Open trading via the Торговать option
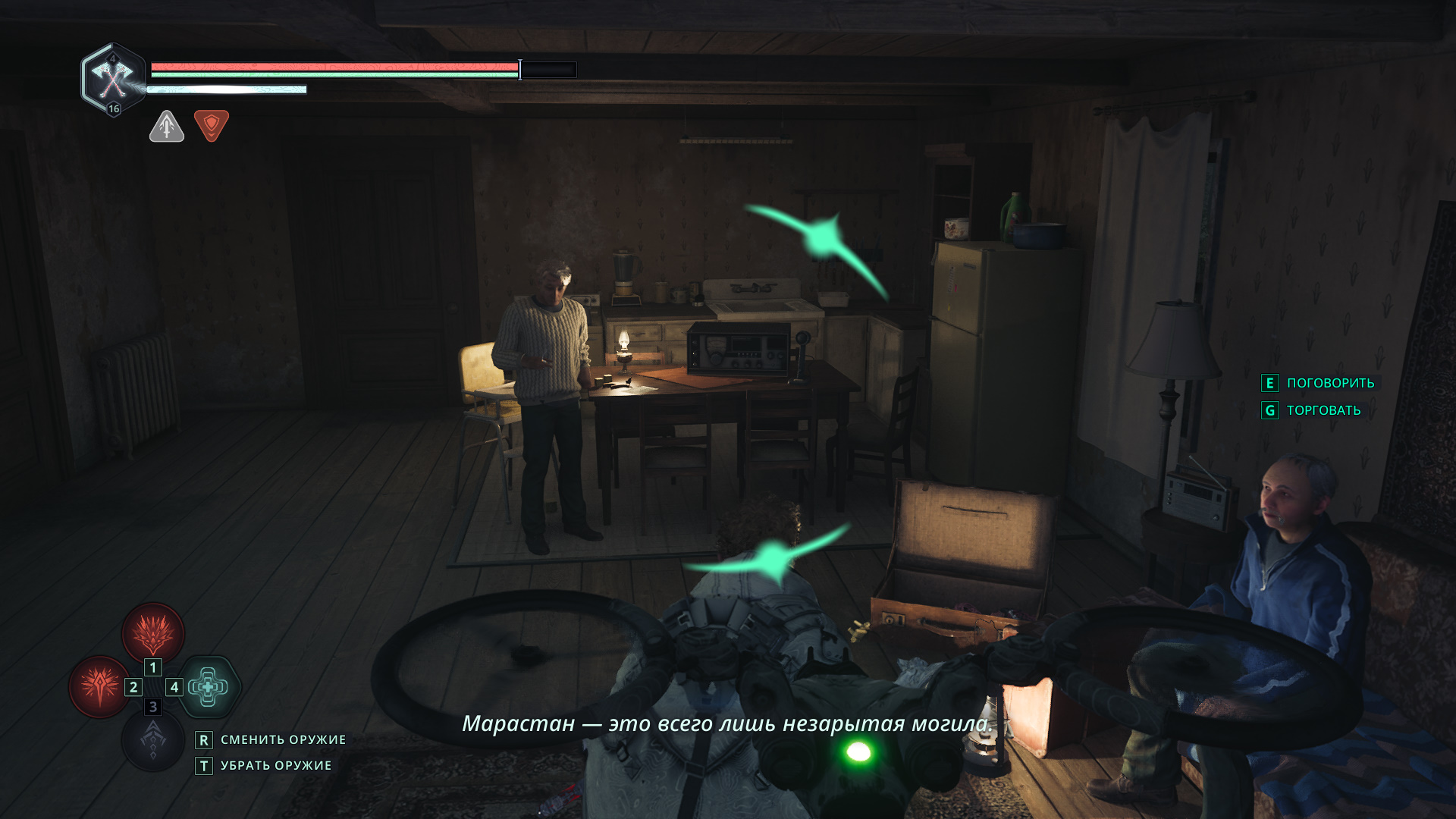This screenshot has width=1456, height=819. click(1323, 411)
